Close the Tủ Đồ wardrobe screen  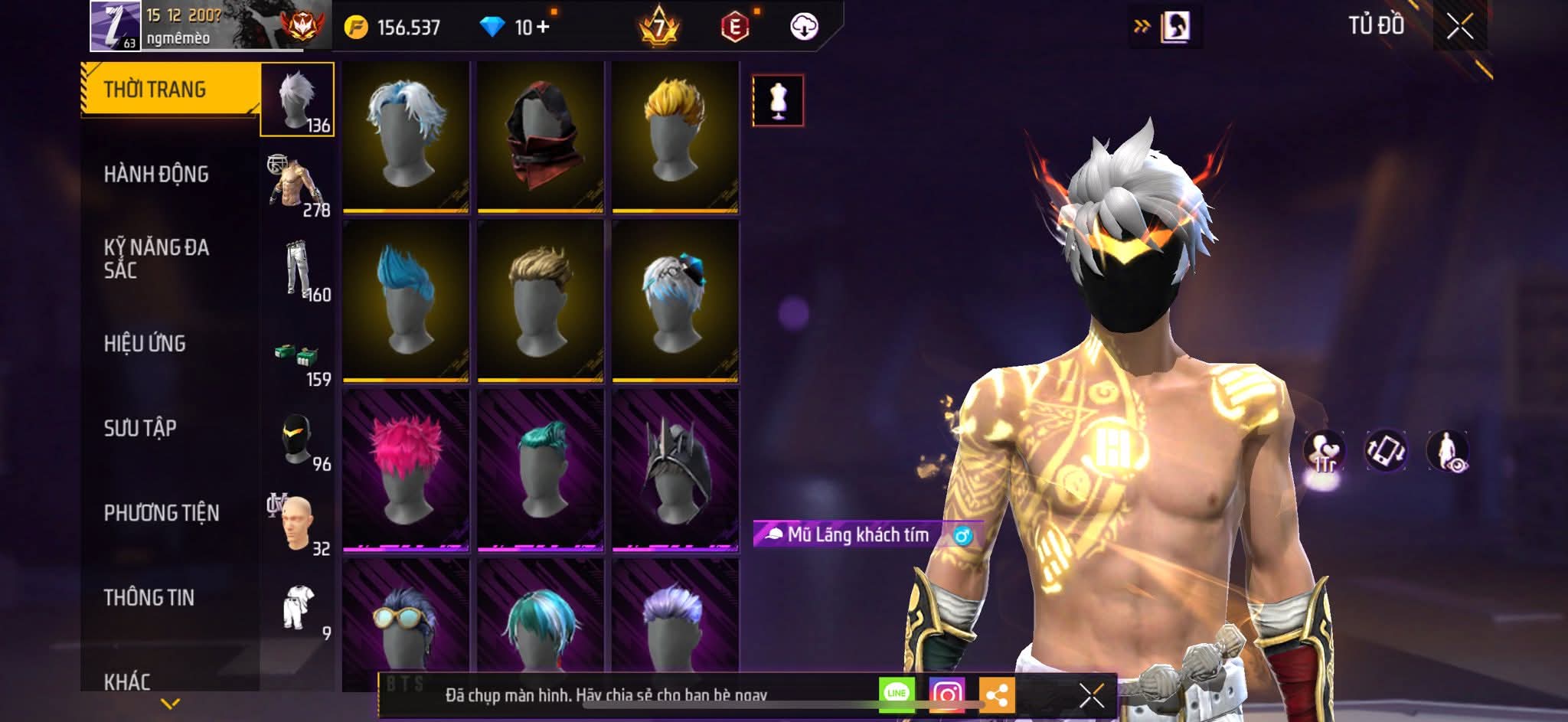1459,27
